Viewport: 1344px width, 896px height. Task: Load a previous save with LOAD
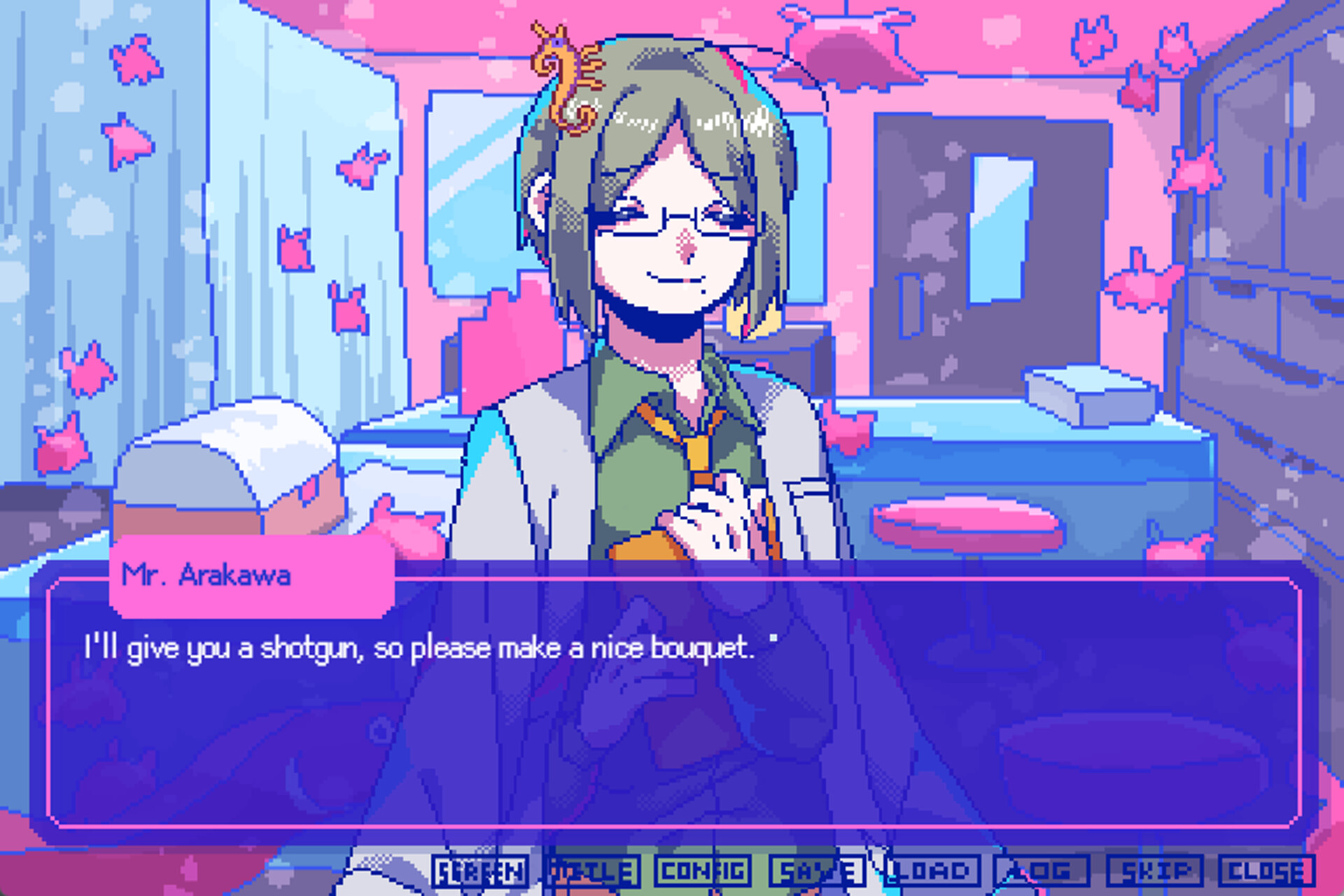tap(931, 871)
